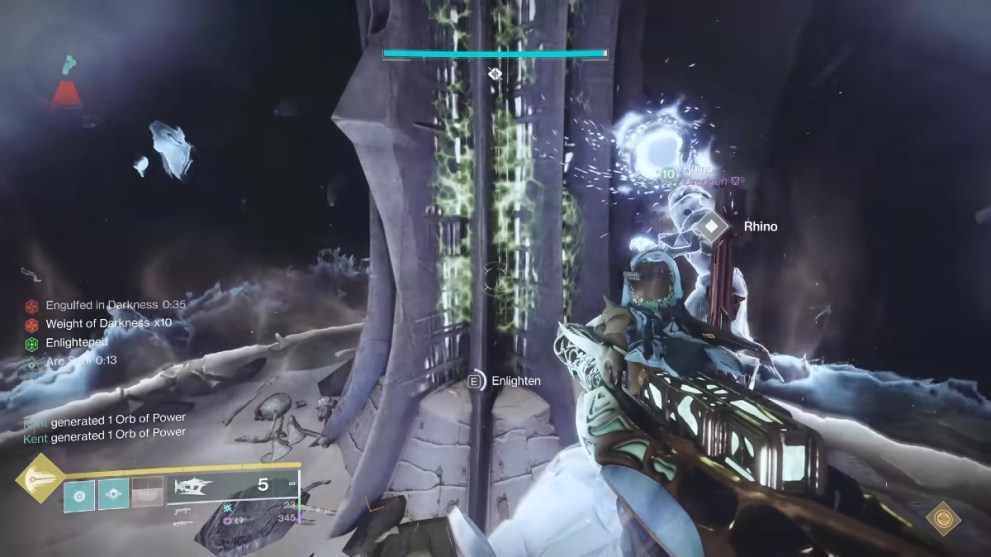Use the melee ability icon
Image resolution: width=991 pixels, height=557 pixels.
pos(112,493)
